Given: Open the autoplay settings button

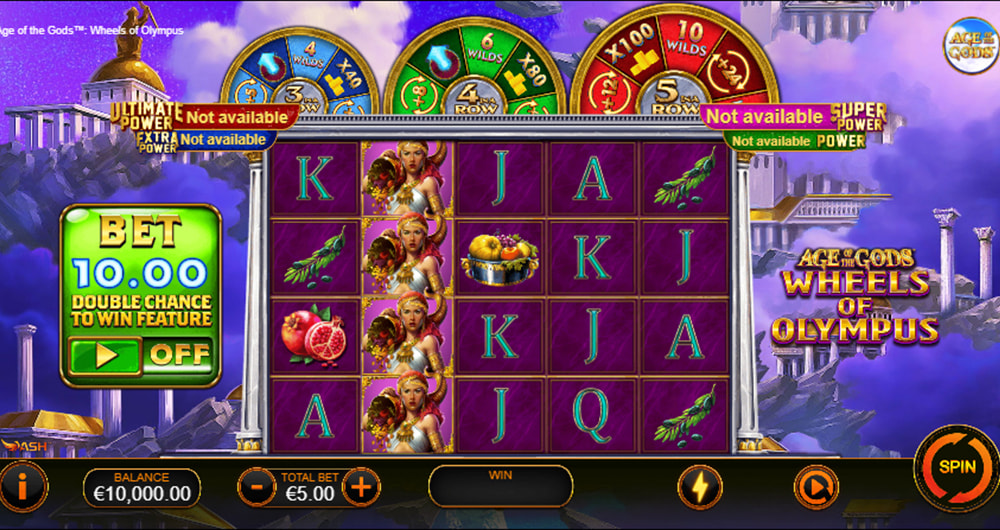Looking at the screenshot, I should click(814, 488).
